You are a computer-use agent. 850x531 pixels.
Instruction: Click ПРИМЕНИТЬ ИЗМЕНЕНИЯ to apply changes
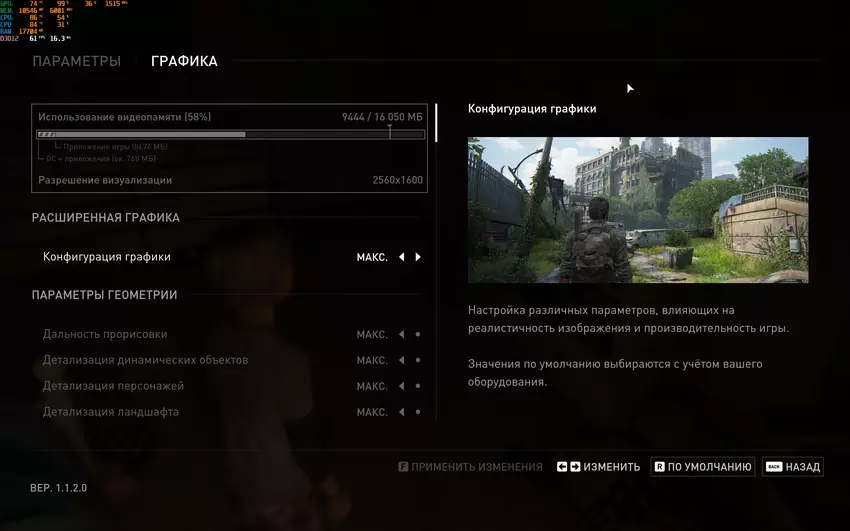click(470, 467)
